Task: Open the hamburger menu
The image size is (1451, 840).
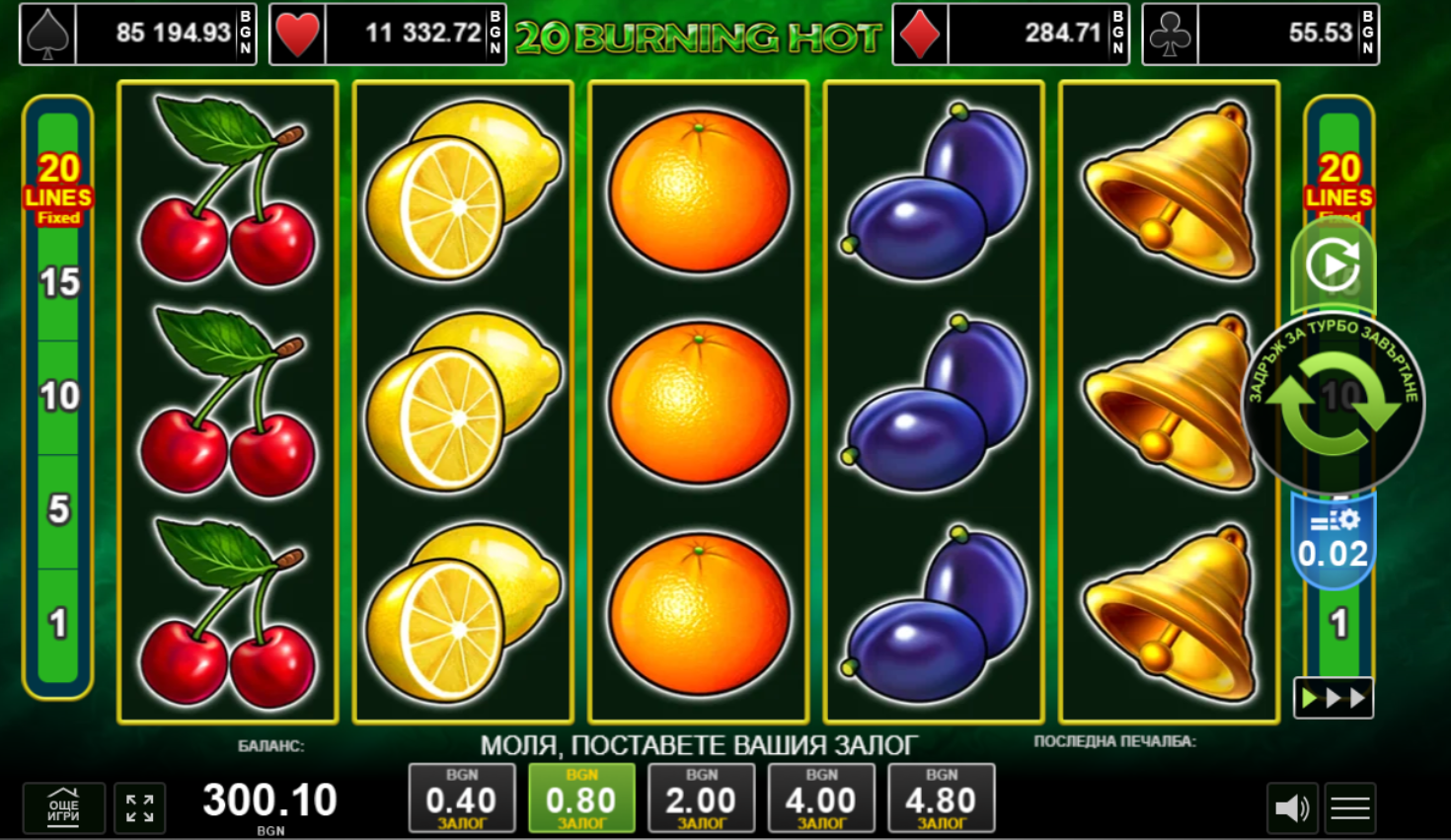Action: pos(1349,808)
